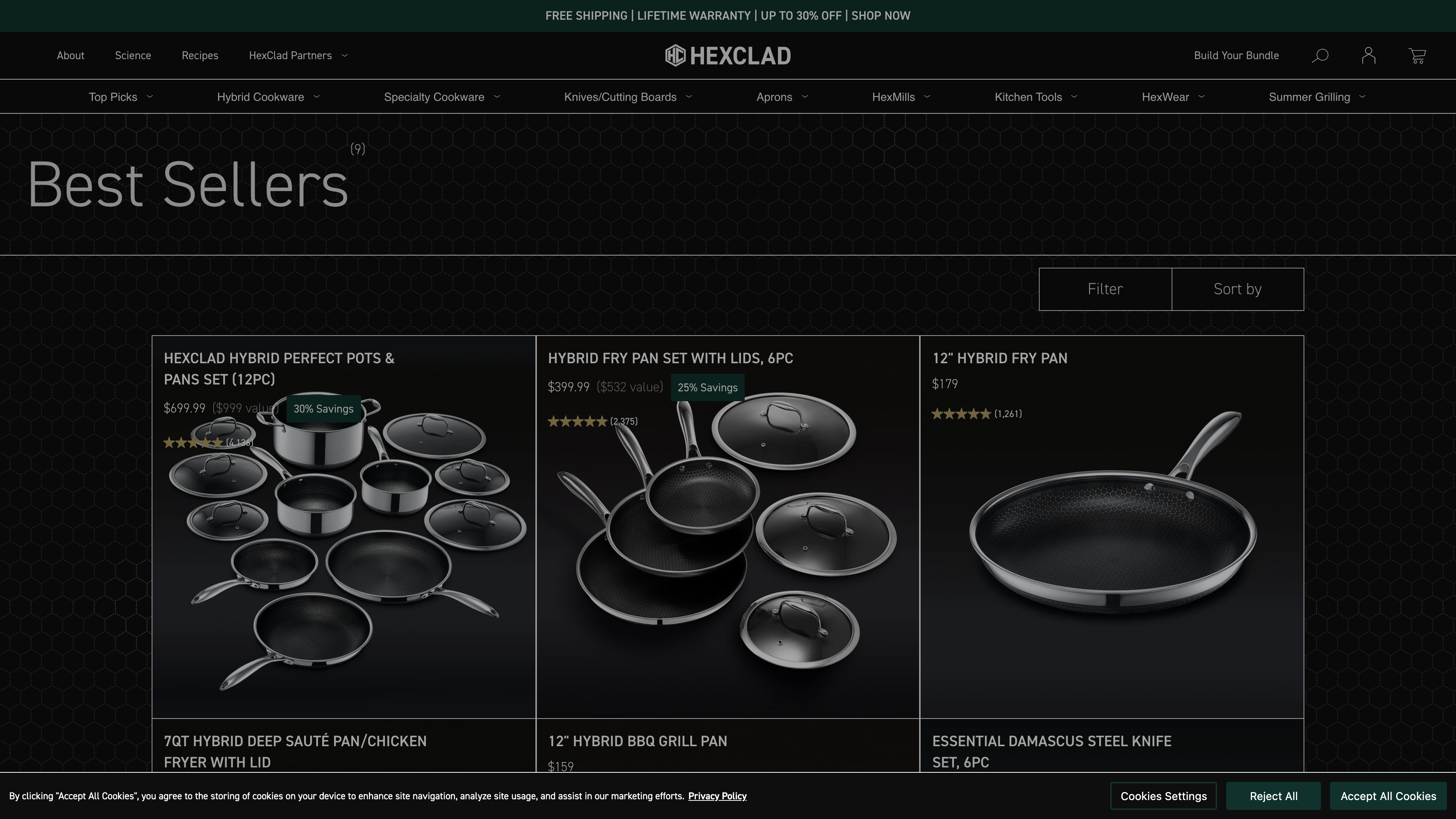Open Cookies Settings
The image size is (1456, 819).
tap(1163, 796)
